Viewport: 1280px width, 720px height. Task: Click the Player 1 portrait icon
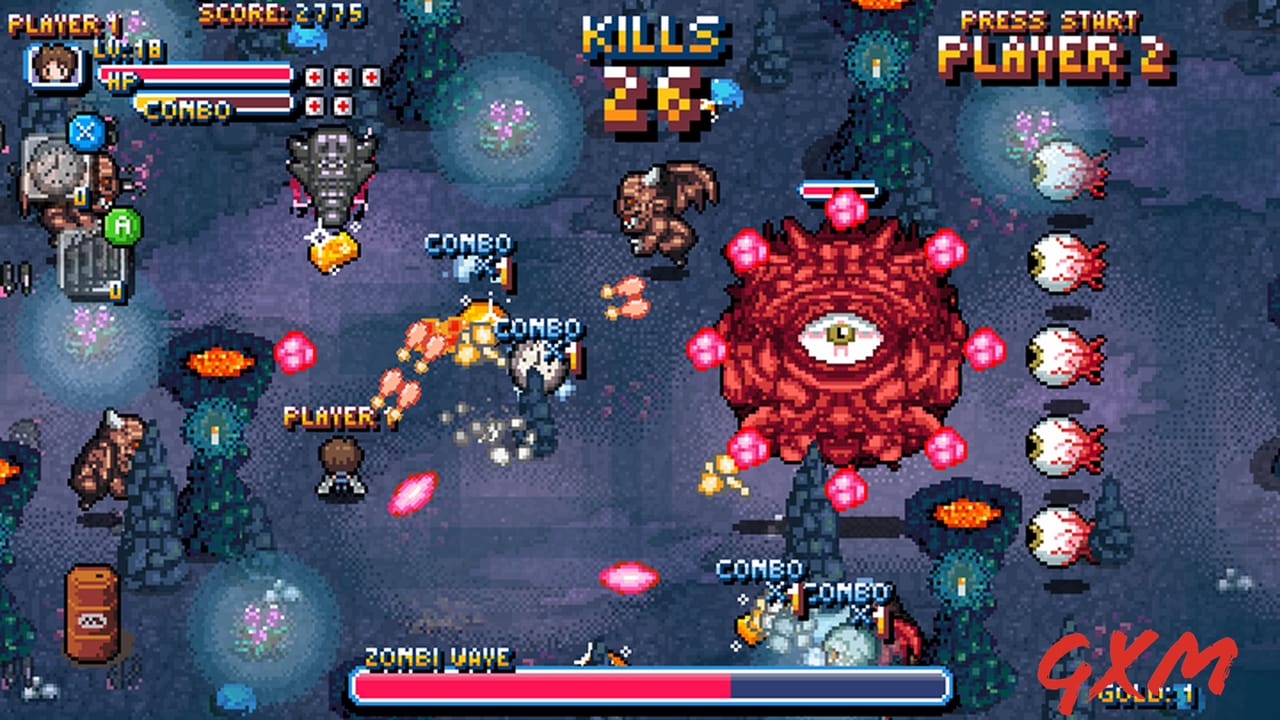[x=55, y=65]
